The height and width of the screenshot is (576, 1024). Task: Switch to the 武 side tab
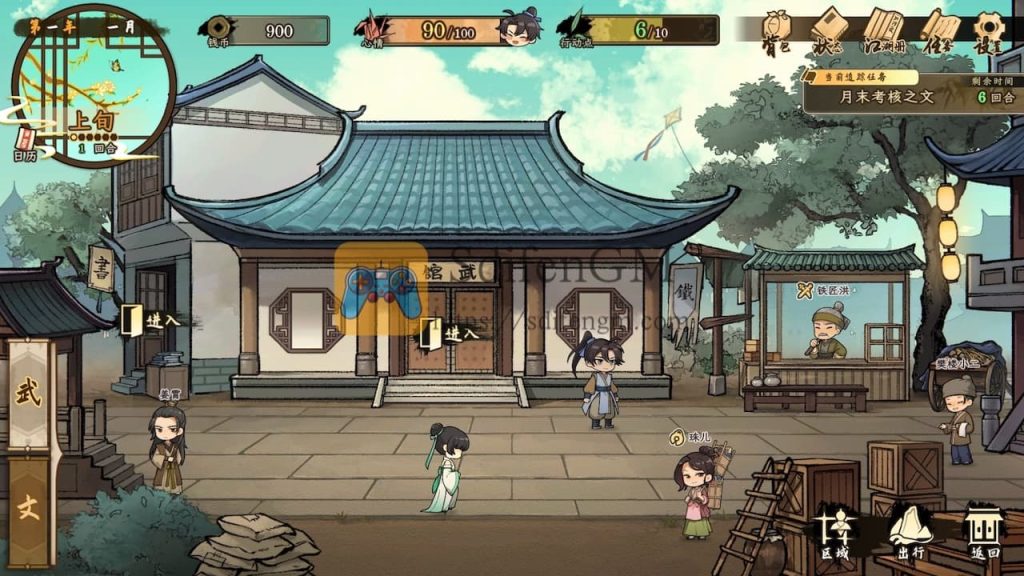29,393
